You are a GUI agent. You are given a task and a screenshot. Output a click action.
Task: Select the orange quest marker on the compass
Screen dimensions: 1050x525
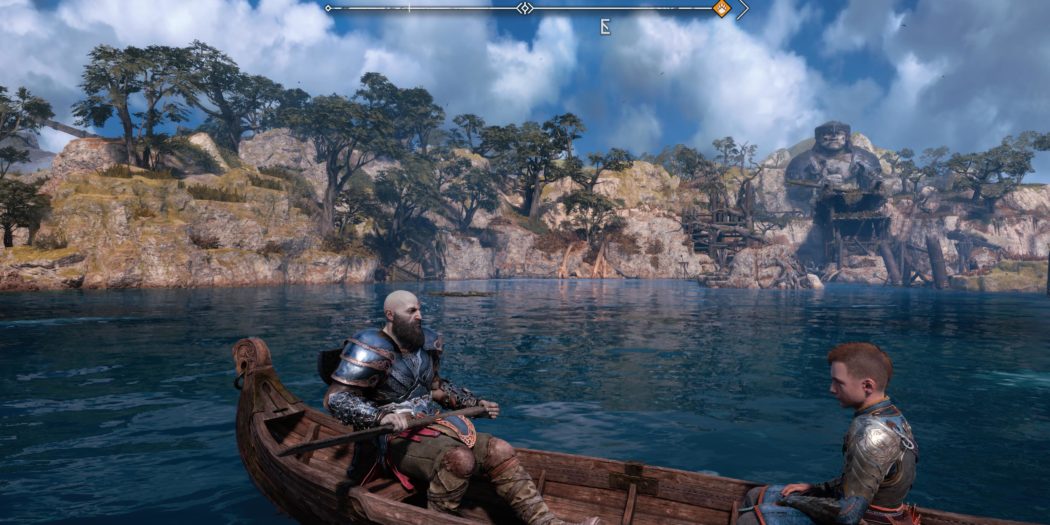tap(721, 9)
